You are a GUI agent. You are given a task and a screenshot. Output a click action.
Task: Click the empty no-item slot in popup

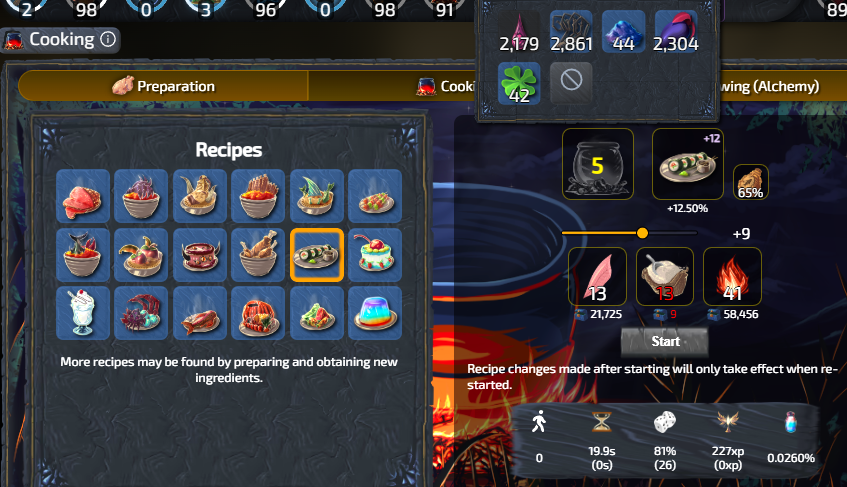pyautogui.click(x=571, y=81)
